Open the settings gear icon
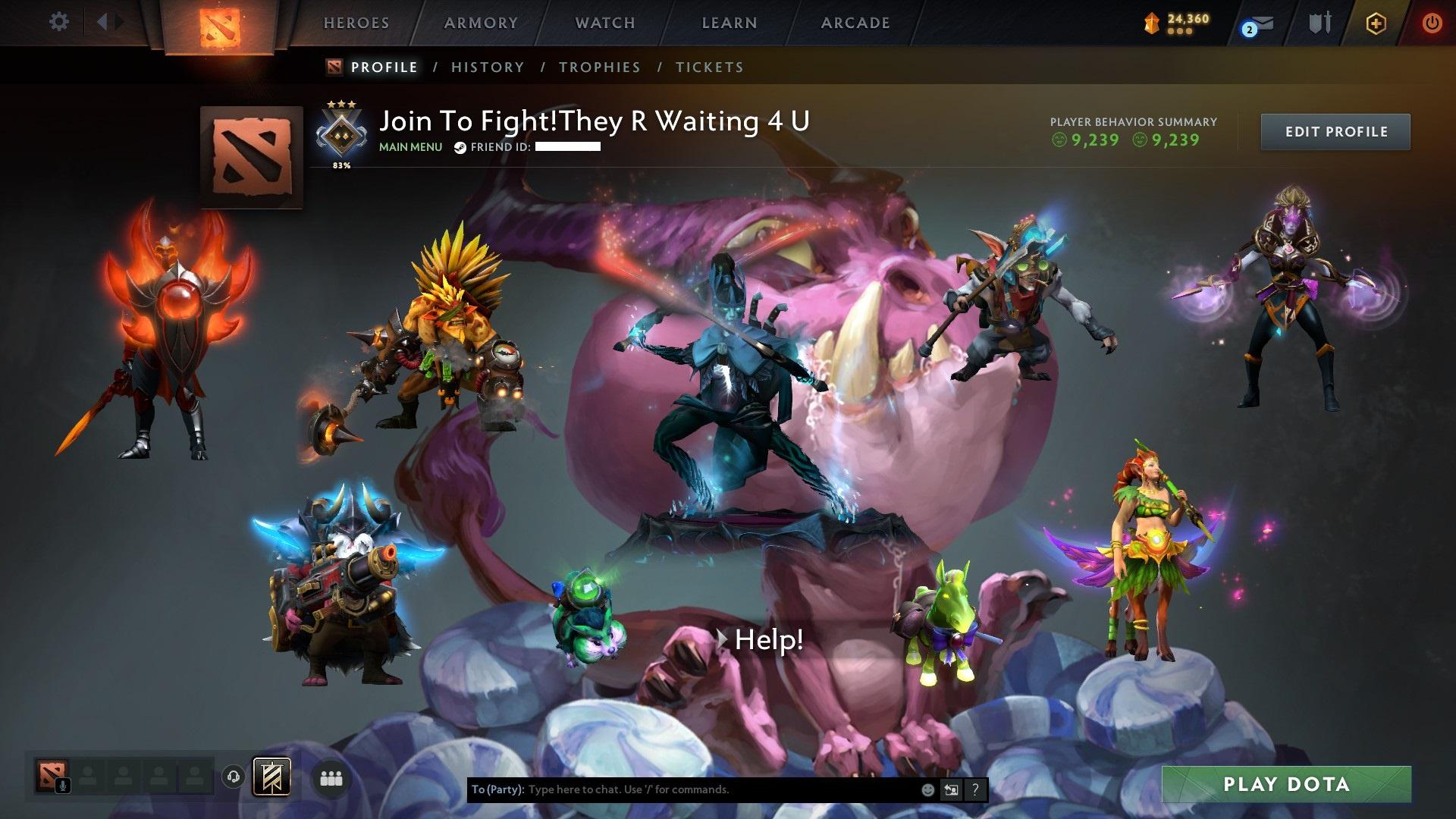This screenshot has height=819, width=1456. pyautogui.click(x=58, y=22)
